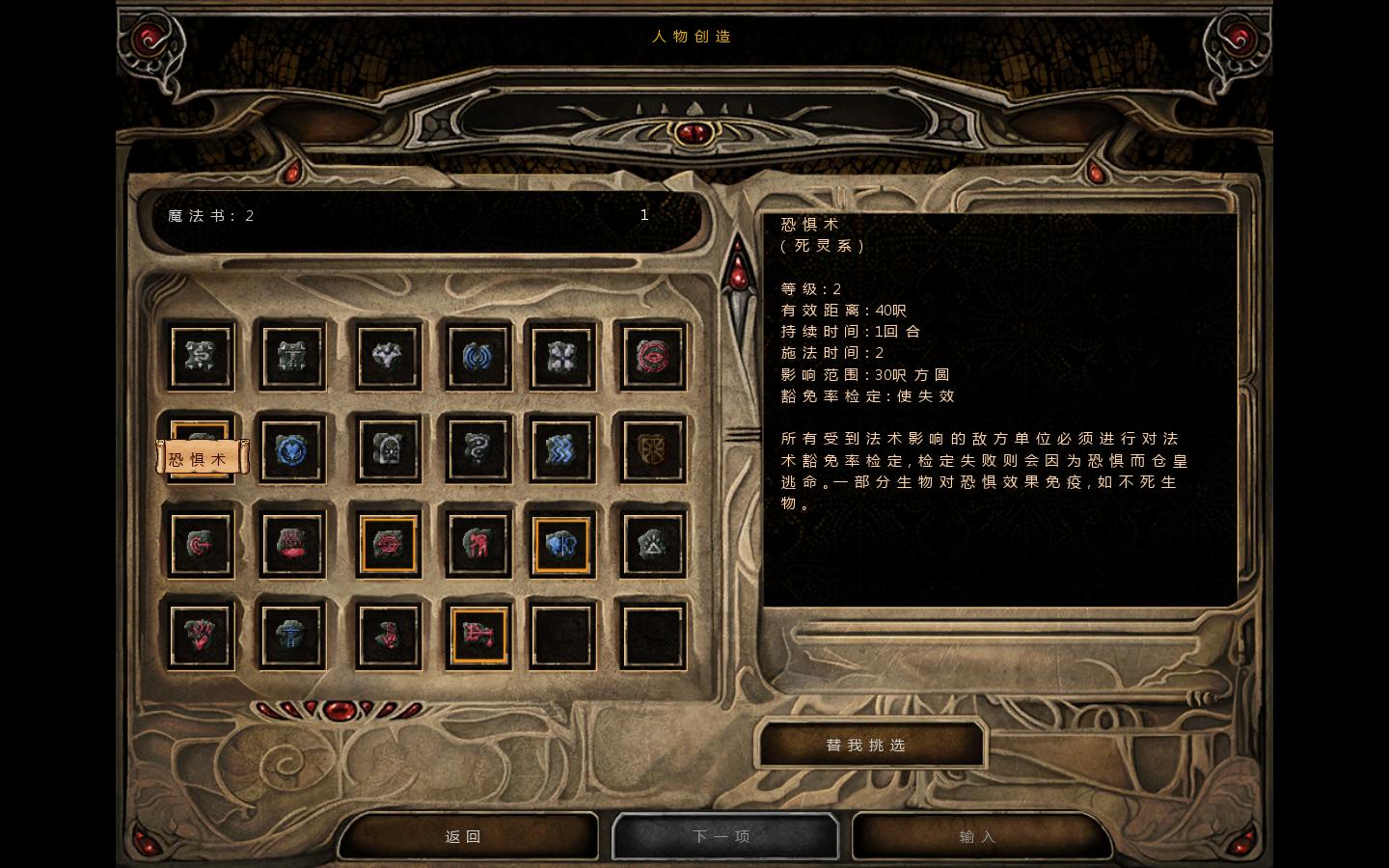Select the red acid arrow spell icon
Screen dimensions: 1389x868
pyautogui.click(x=201, y=543)
